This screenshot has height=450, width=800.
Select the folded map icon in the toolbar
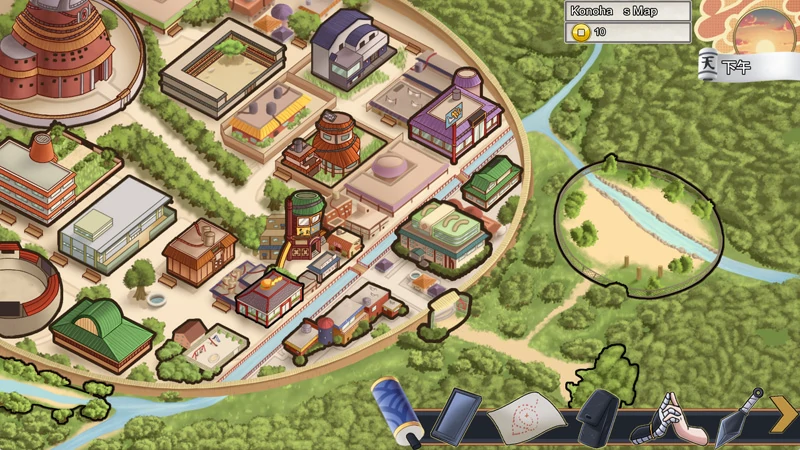click(527, 414)
